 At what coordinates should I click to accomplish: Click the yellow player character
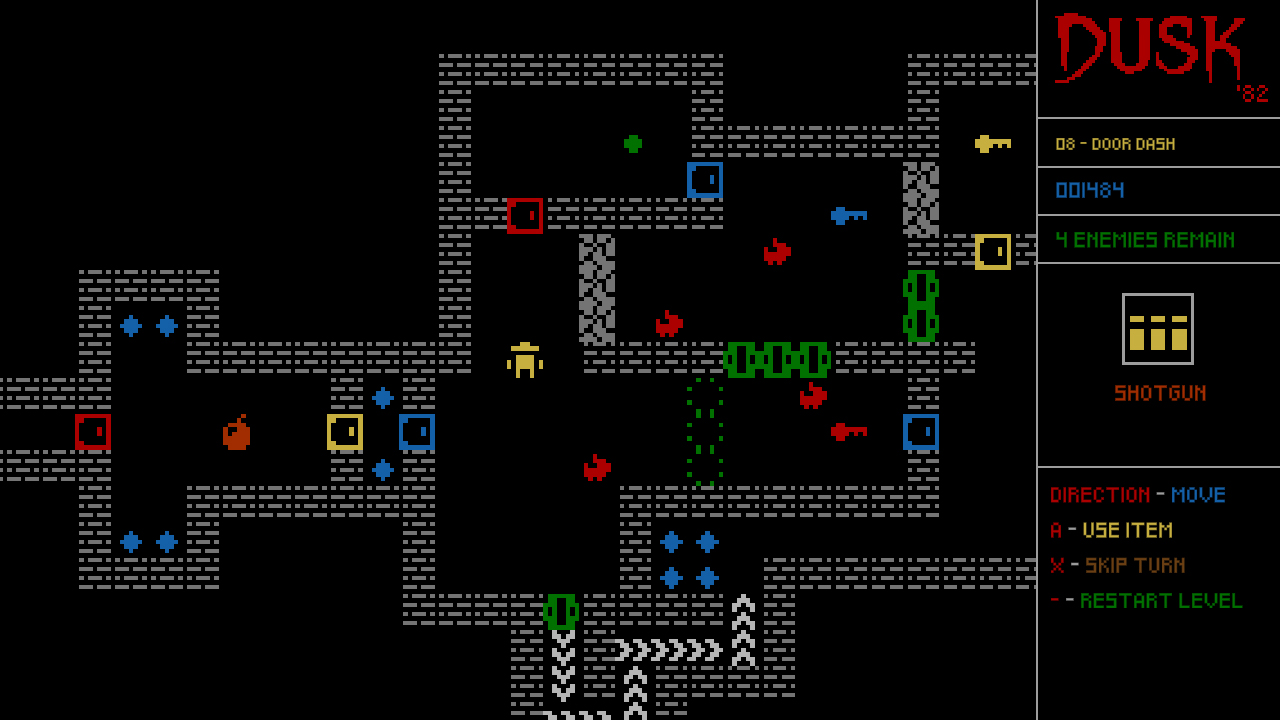click(x=524, y=361)
